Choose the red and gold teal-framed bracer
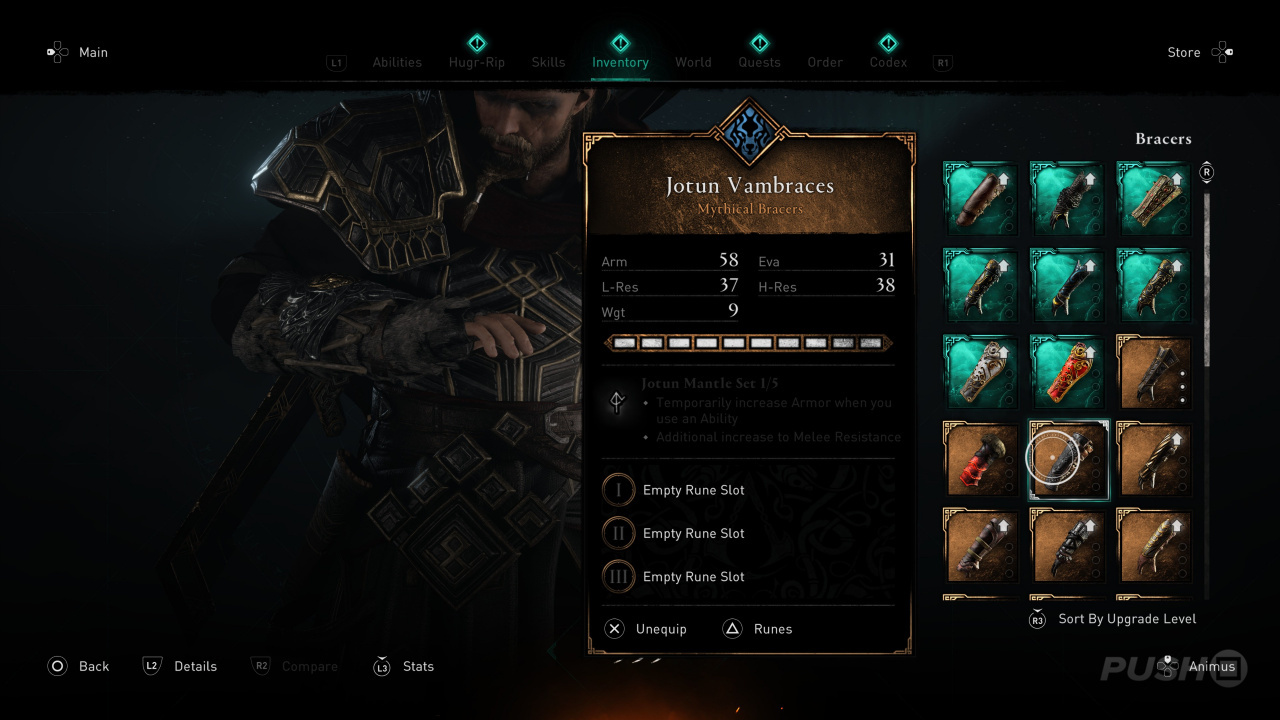 click(x=1067, y=371)
